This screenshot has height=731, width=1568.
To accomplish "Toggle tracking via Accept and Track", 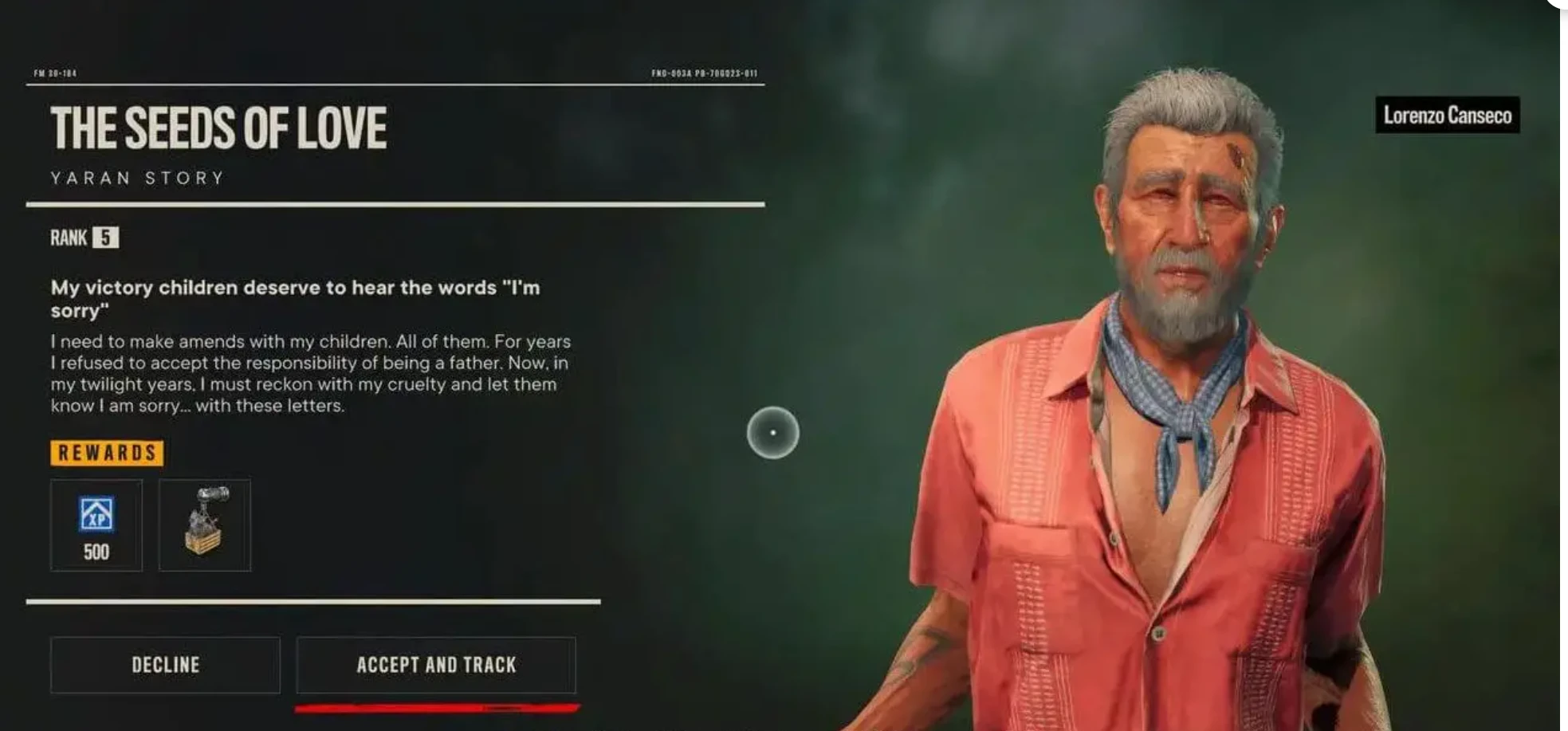I will coord(435,665).
